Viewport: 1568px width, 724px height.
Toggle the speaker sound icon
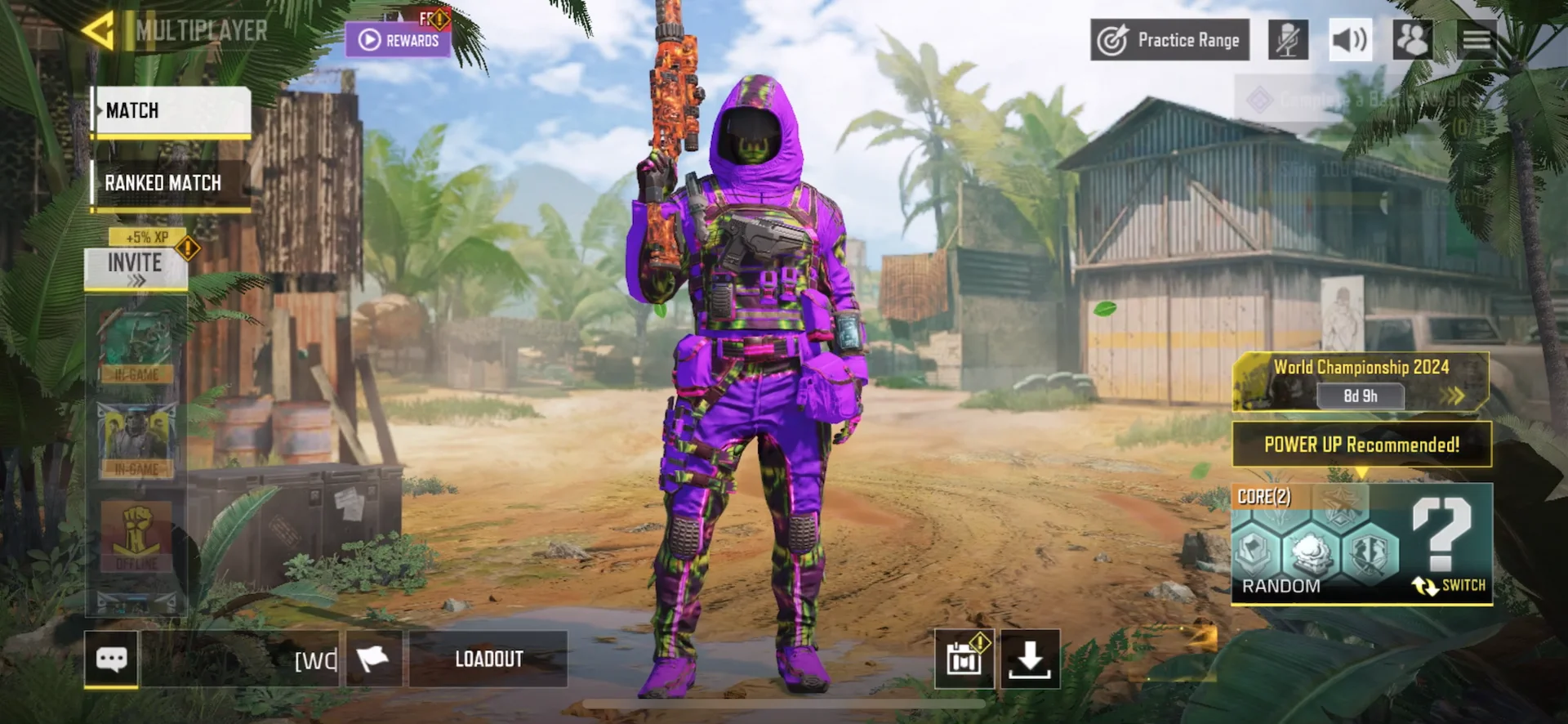pos(1350,40)
